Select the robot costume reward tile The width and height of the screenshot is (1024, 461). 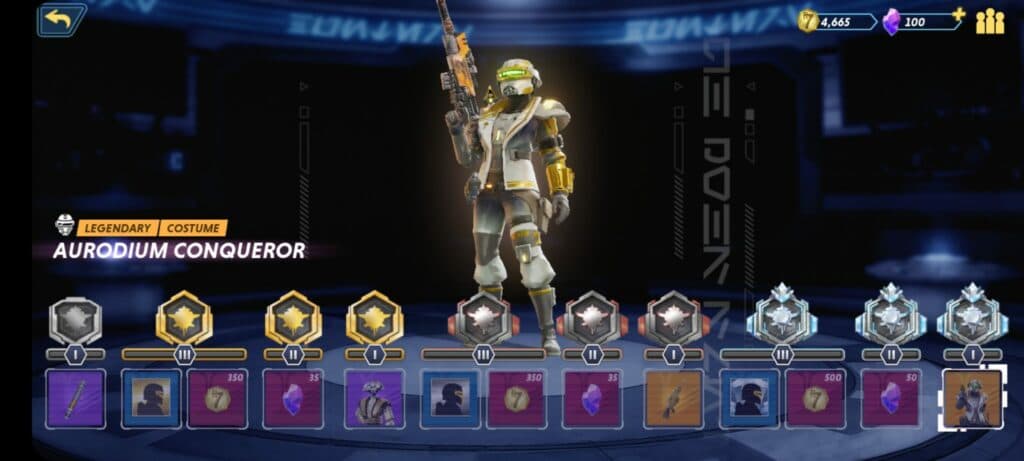[374, 398]
